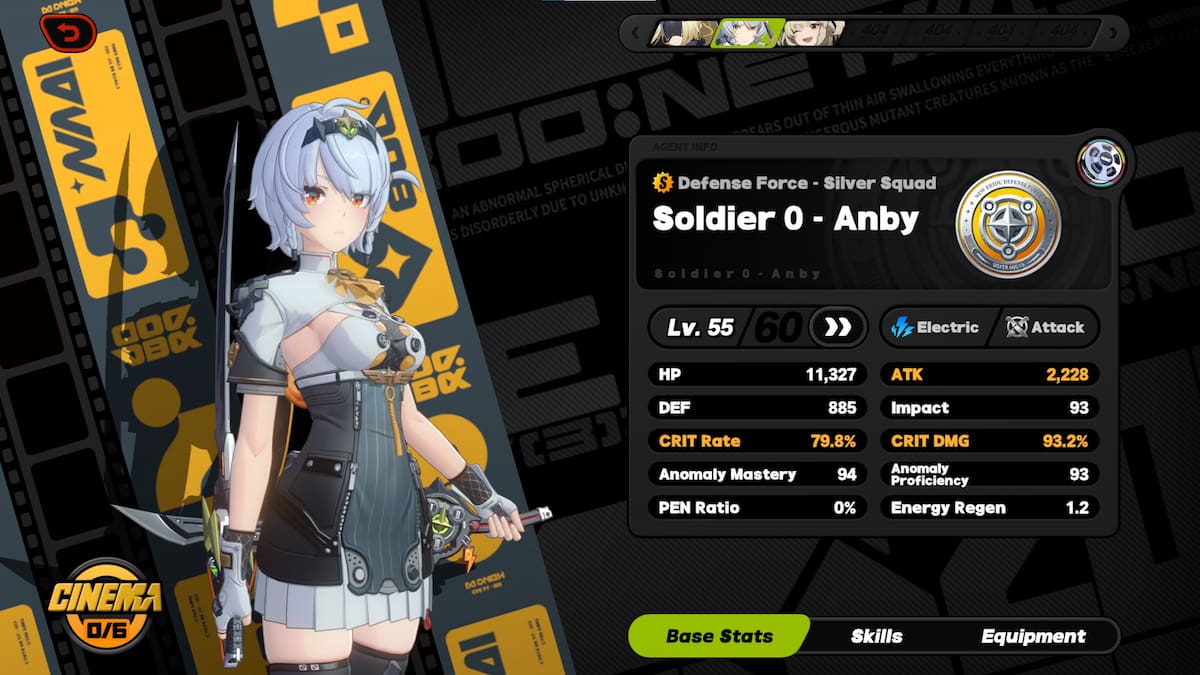Screen dimensions: 1200x675
Task: Show the Attack specialty details
Action: 1046,327
